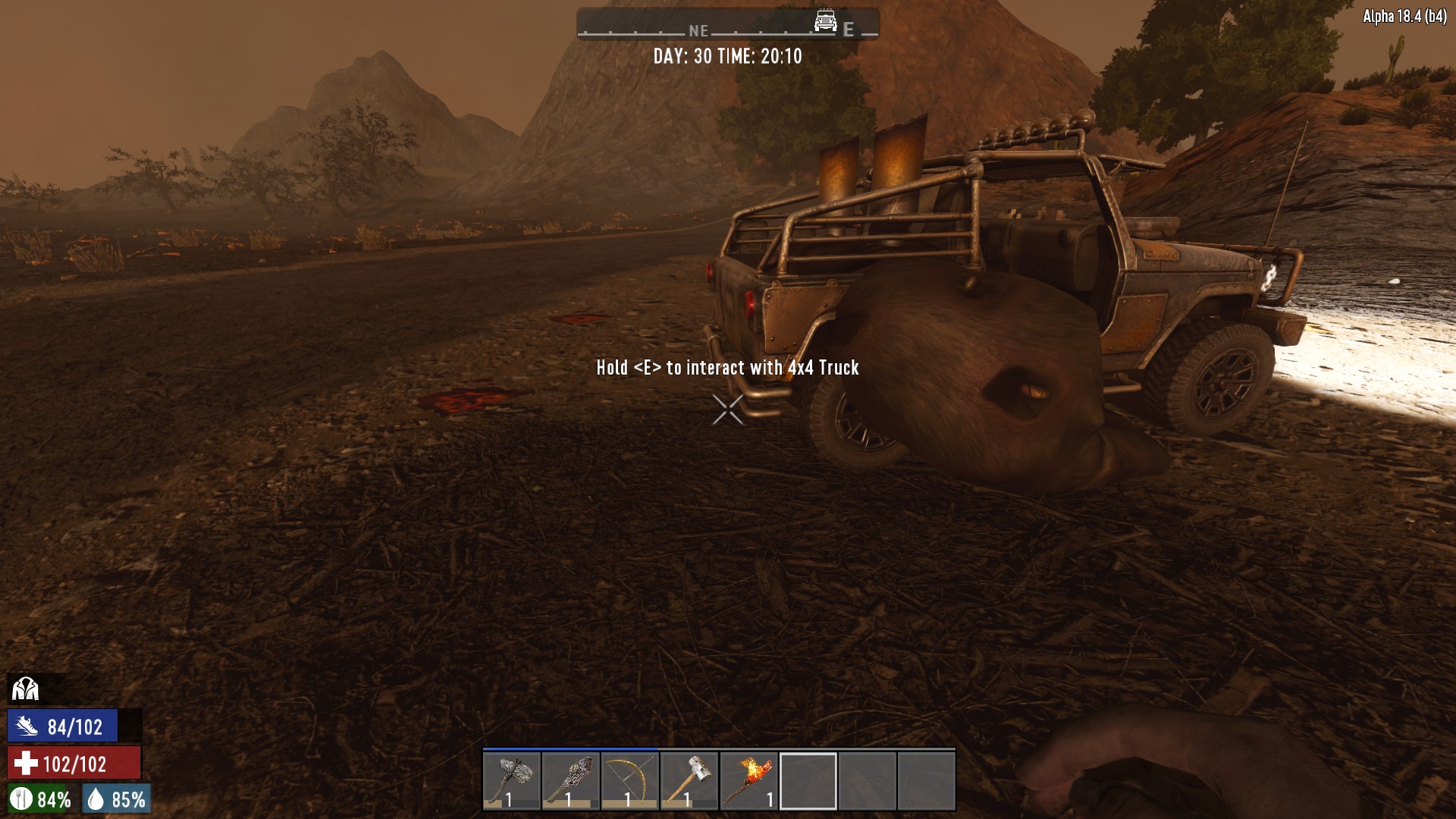Click the vehicle marker on the compass
Image resolution: width=1456 pixels, height=819 pixels.
coord(825,20)
